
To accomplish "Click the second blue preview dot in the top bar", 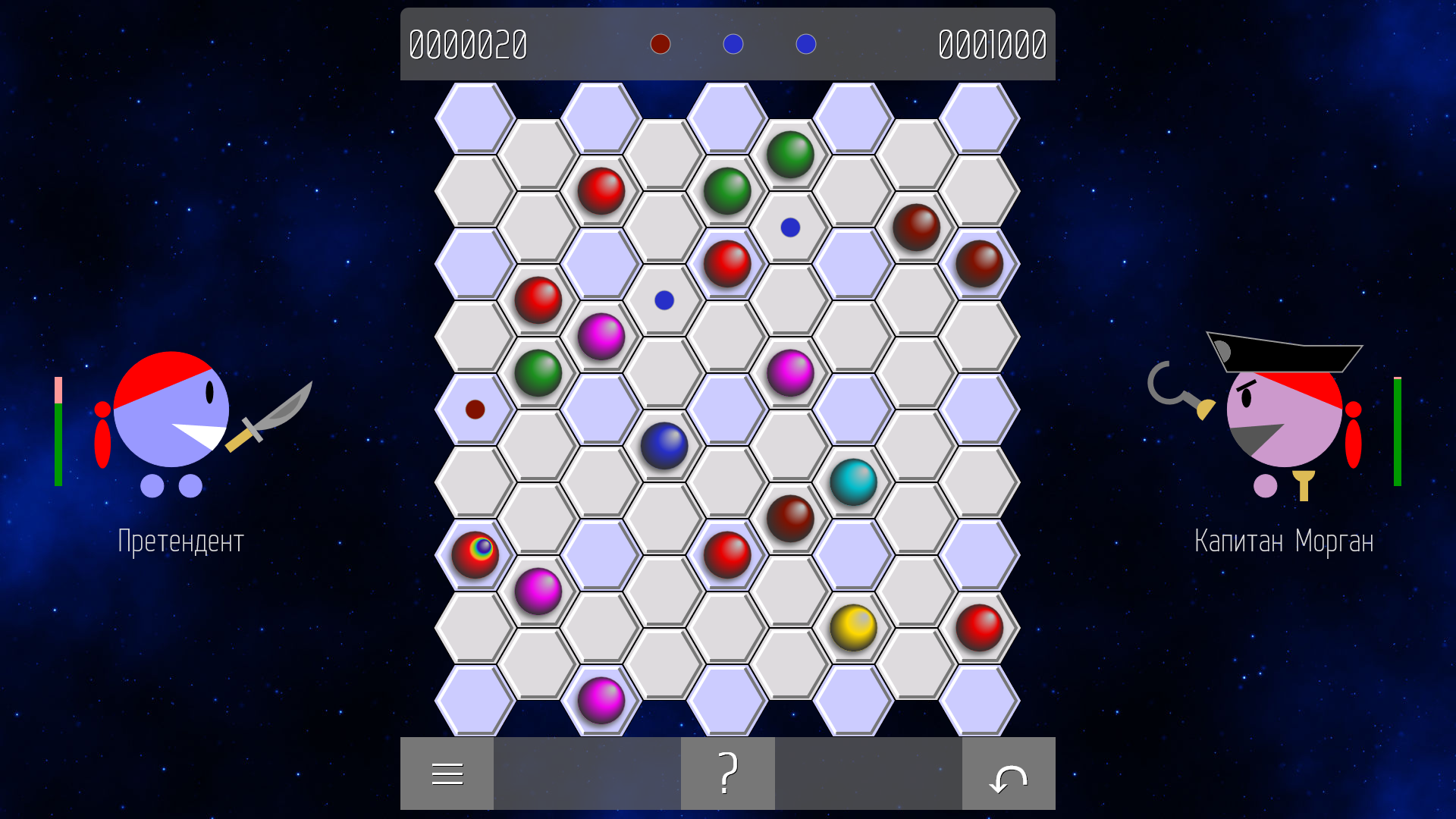I will (806, 44).
